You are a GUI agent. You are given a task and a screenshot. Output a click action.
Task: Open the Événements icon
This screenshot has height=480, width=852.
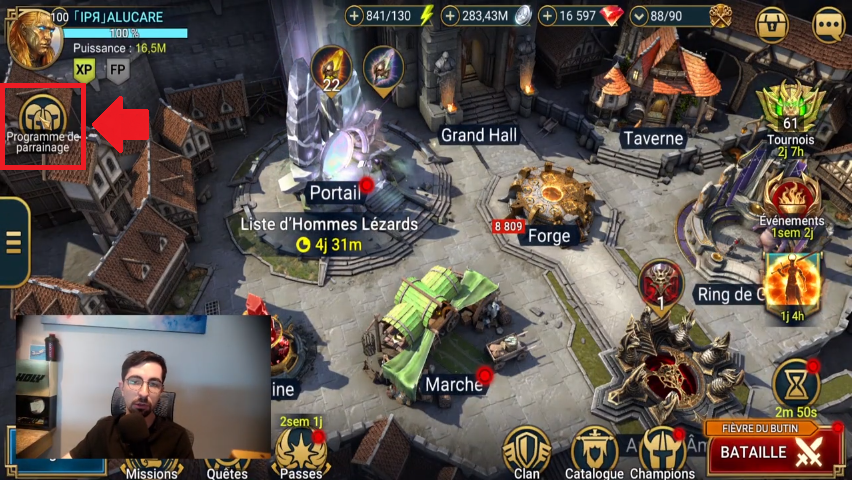click(790, 197)
